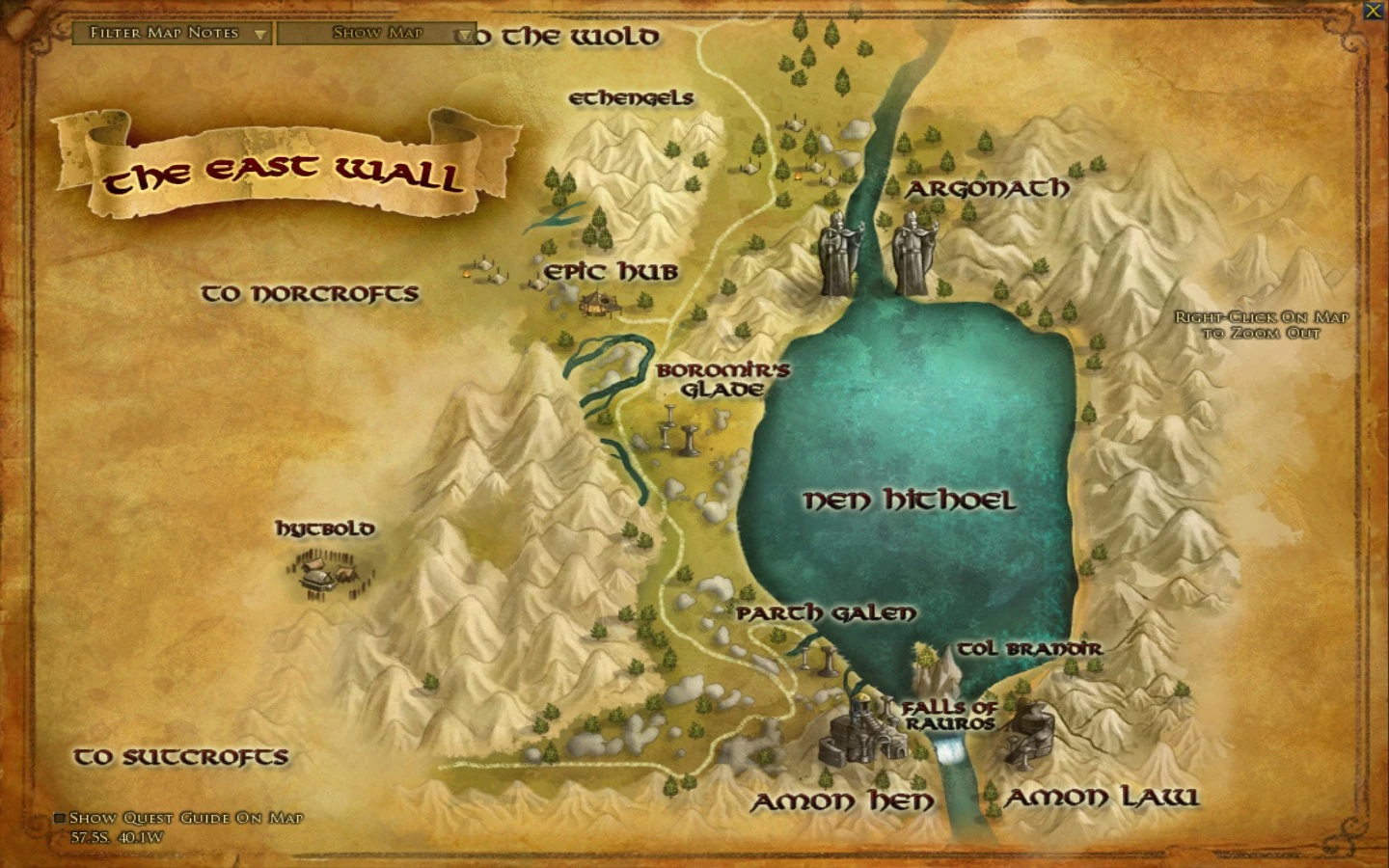
Task: Open the Show Map dropdown
Action: click(375, 32)
